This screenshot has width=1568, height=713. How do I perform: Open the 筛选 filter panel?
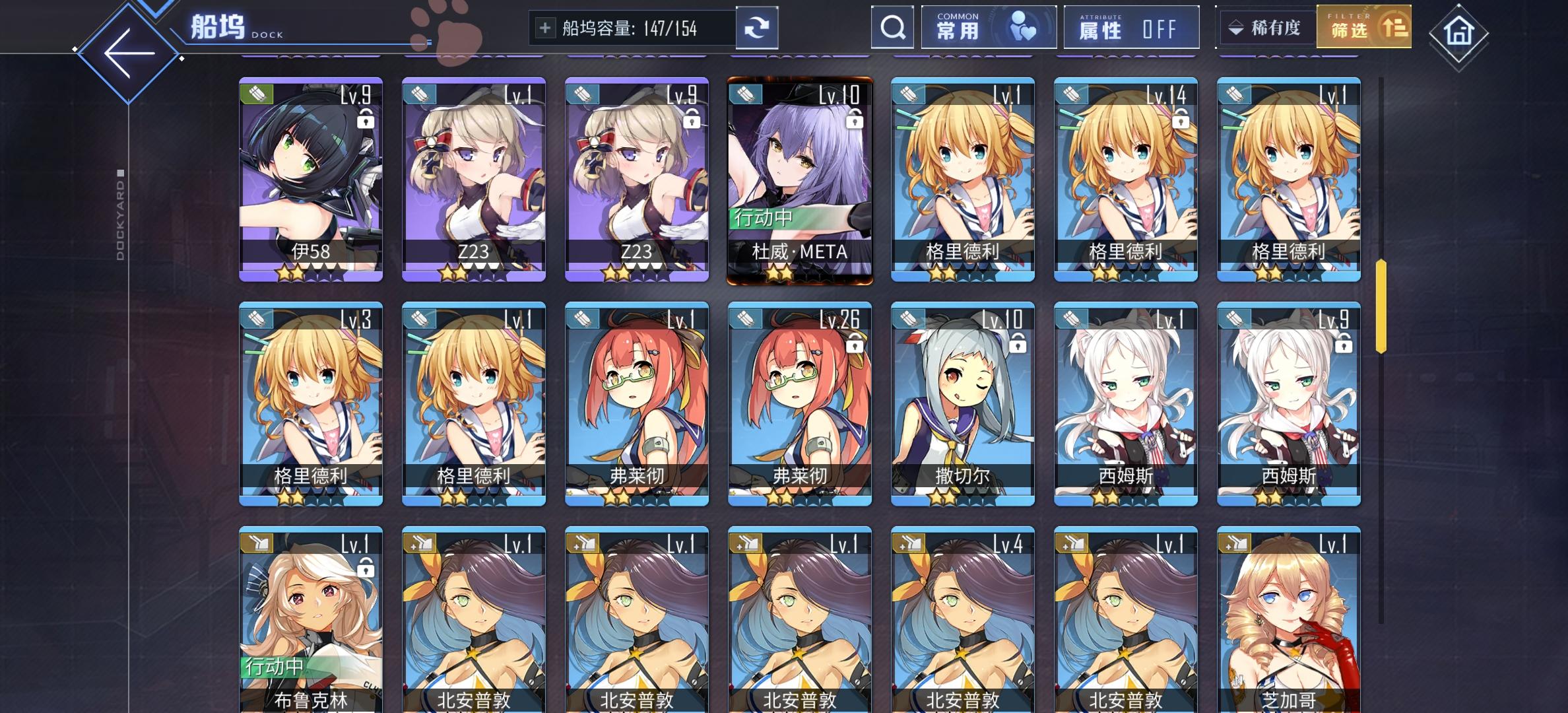pos(1363,28)
